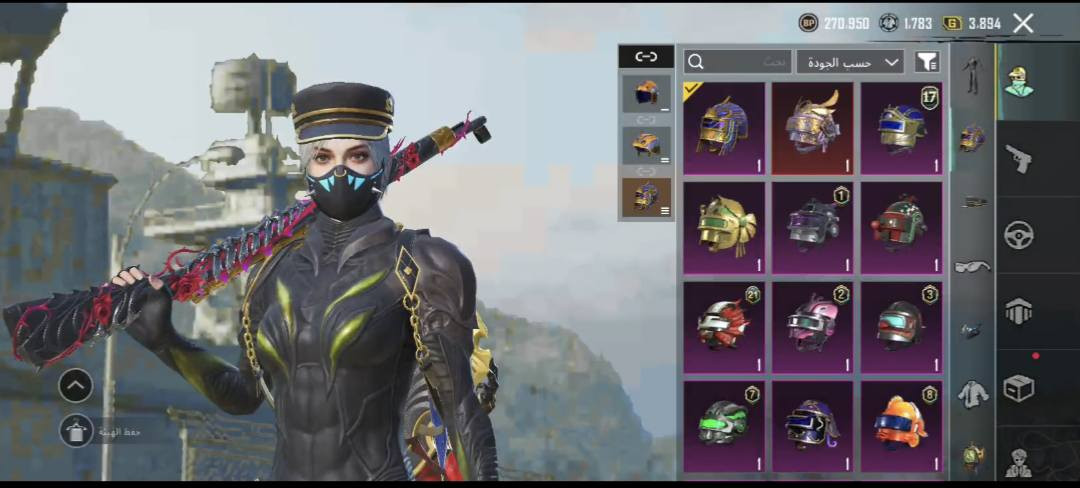Select the feathered helmet on red background
This screenshot has width=1080, height=488.
(x=812, y=128)
